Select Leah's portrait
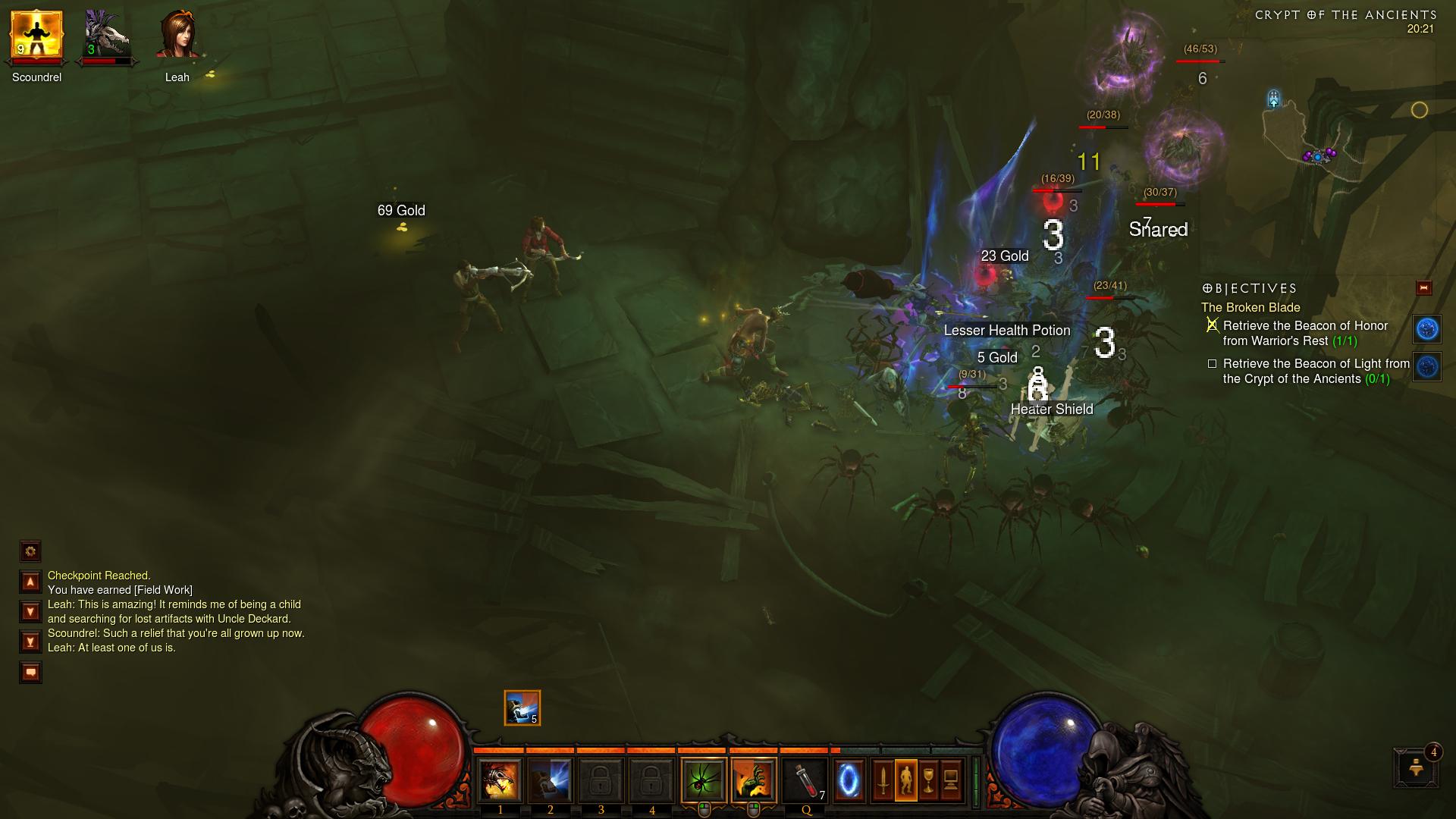 pyautogui.click(x=178, y=36)
